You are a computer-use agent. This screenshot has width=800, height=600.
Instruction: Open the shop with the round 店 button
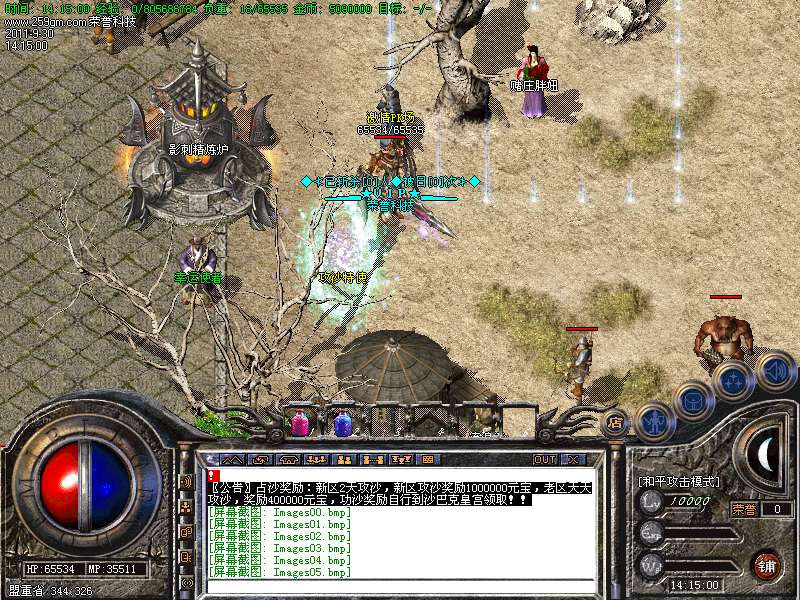(x=616, y=423)
